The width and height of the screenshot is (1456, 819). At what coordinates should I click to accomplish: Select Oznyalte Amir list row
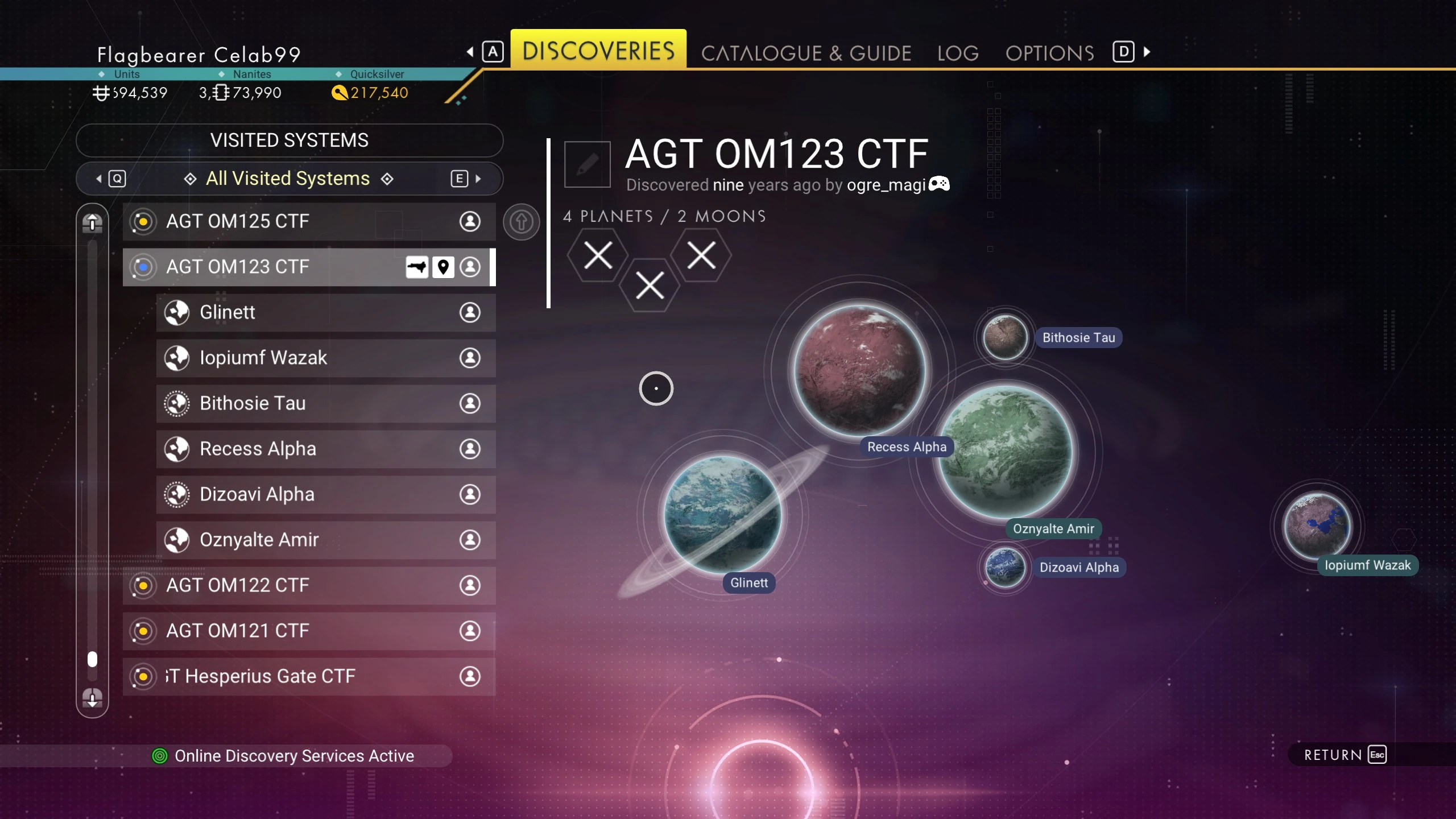pos(325,540)
